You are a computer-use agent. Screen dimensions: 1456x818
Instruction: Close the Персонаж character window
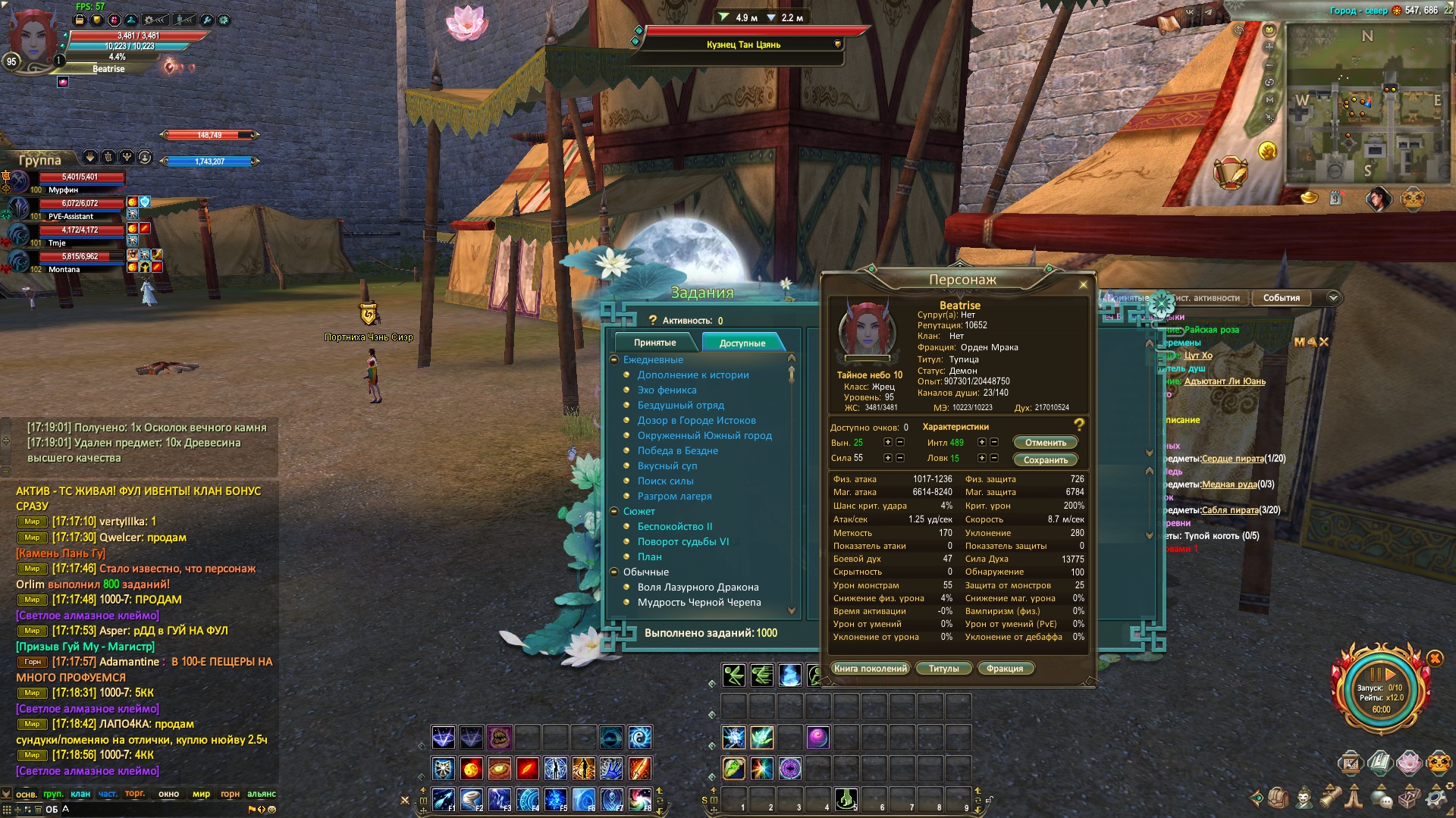(1083, 285)
